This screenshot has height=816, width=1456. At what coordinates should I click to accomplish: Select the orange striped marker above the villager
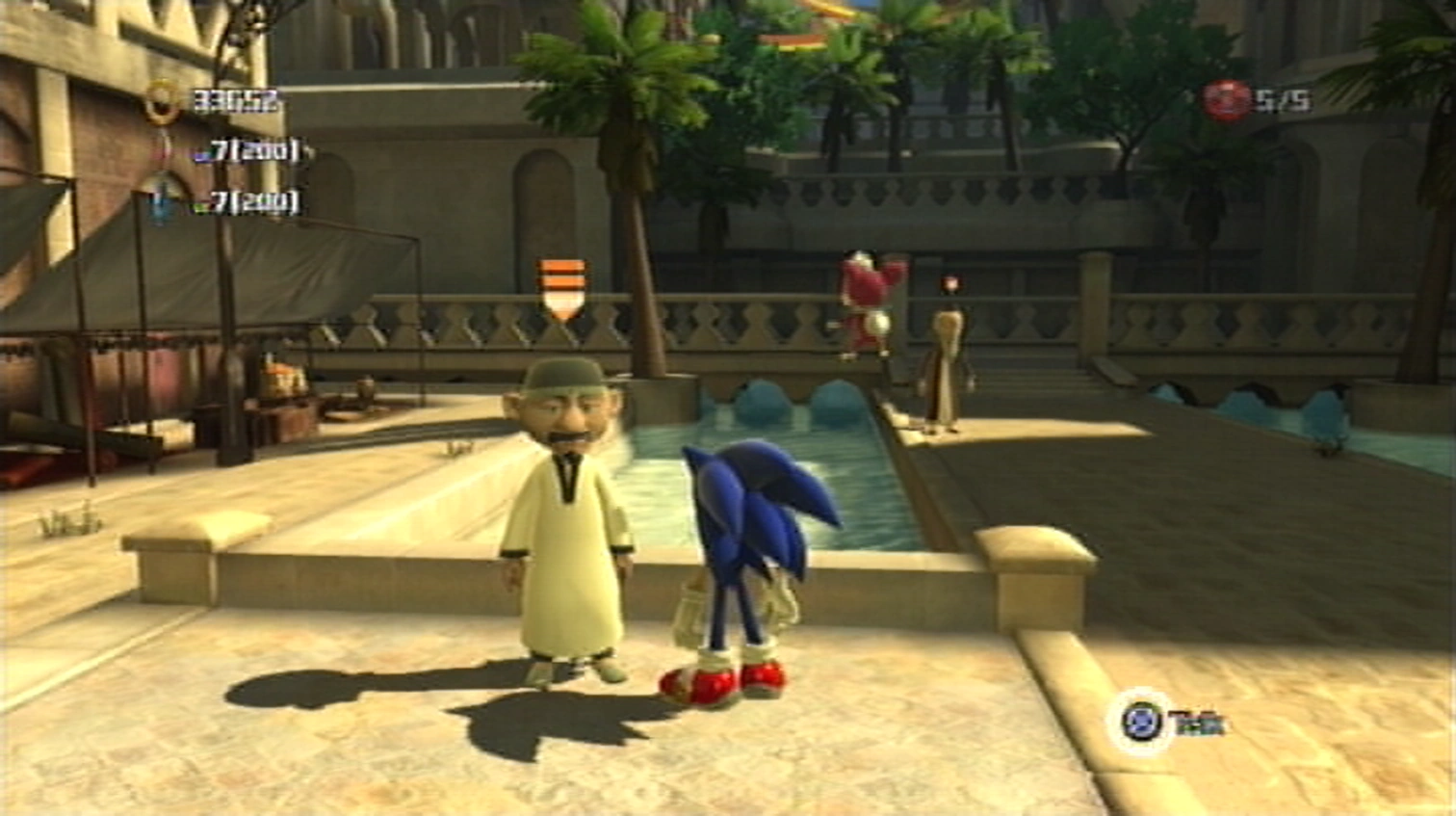pyautogui.click(x=562, y=288)
